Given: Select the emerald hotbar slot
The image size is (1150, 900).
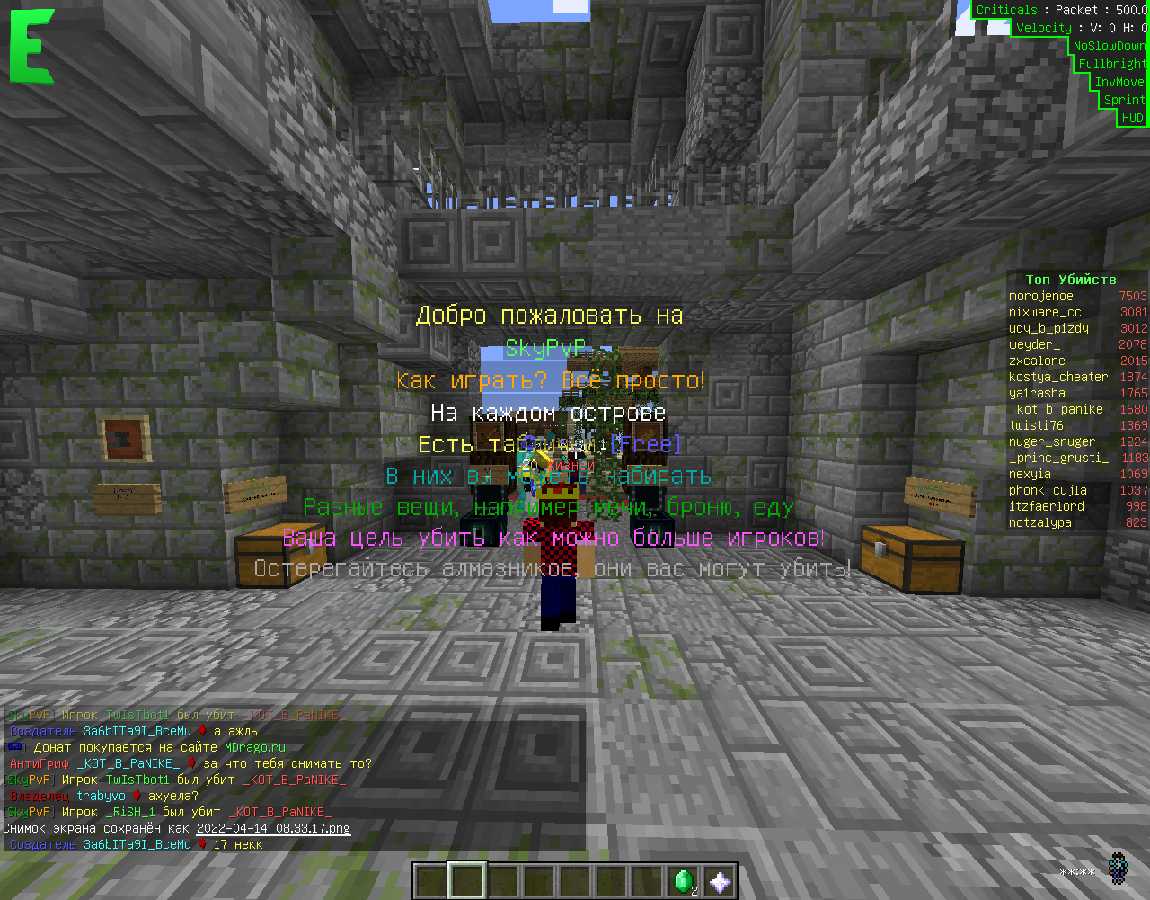Looking at the screenshot, I should tap(684, 881).
